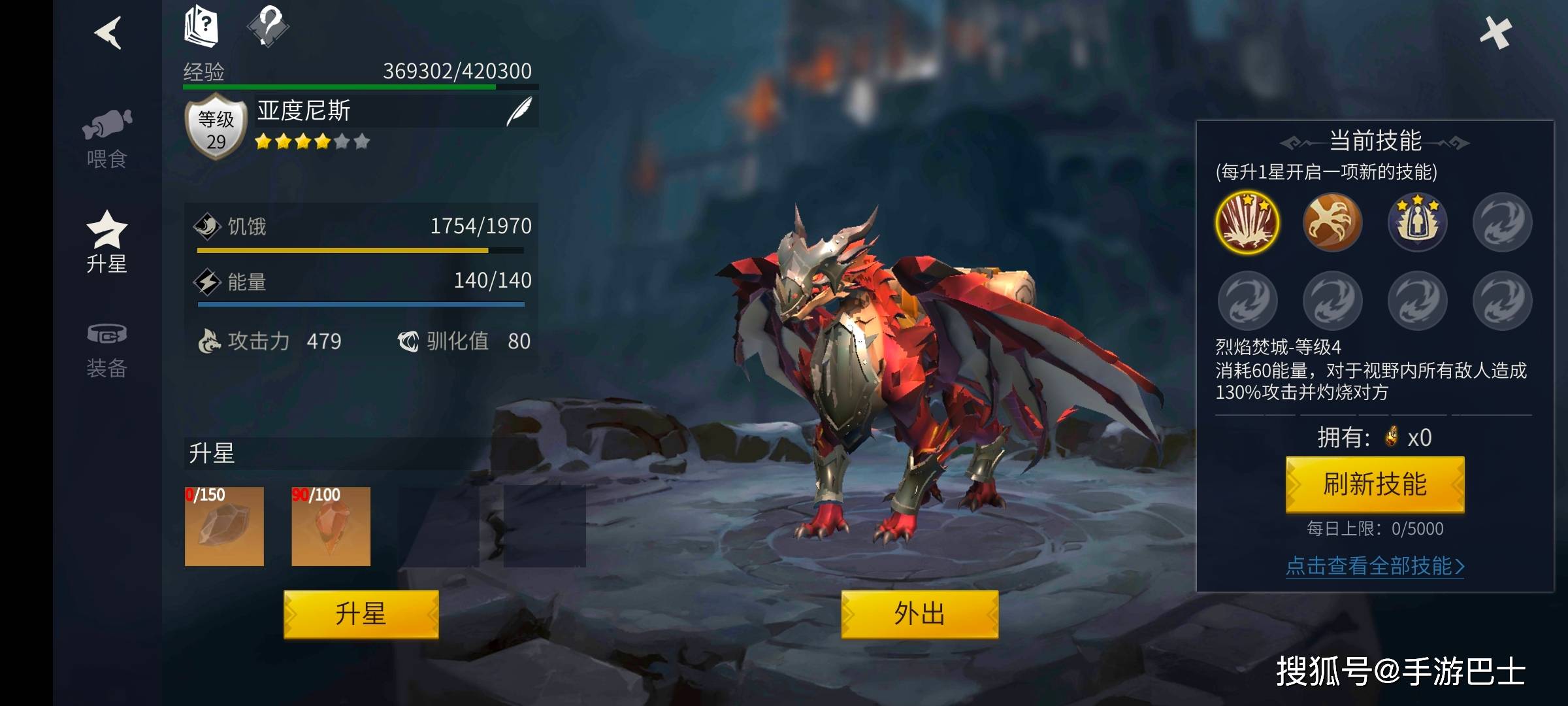The width and height of the screenshot is (1568, 706).
Task: Go back with the arrow button
Action: point(108,33)
